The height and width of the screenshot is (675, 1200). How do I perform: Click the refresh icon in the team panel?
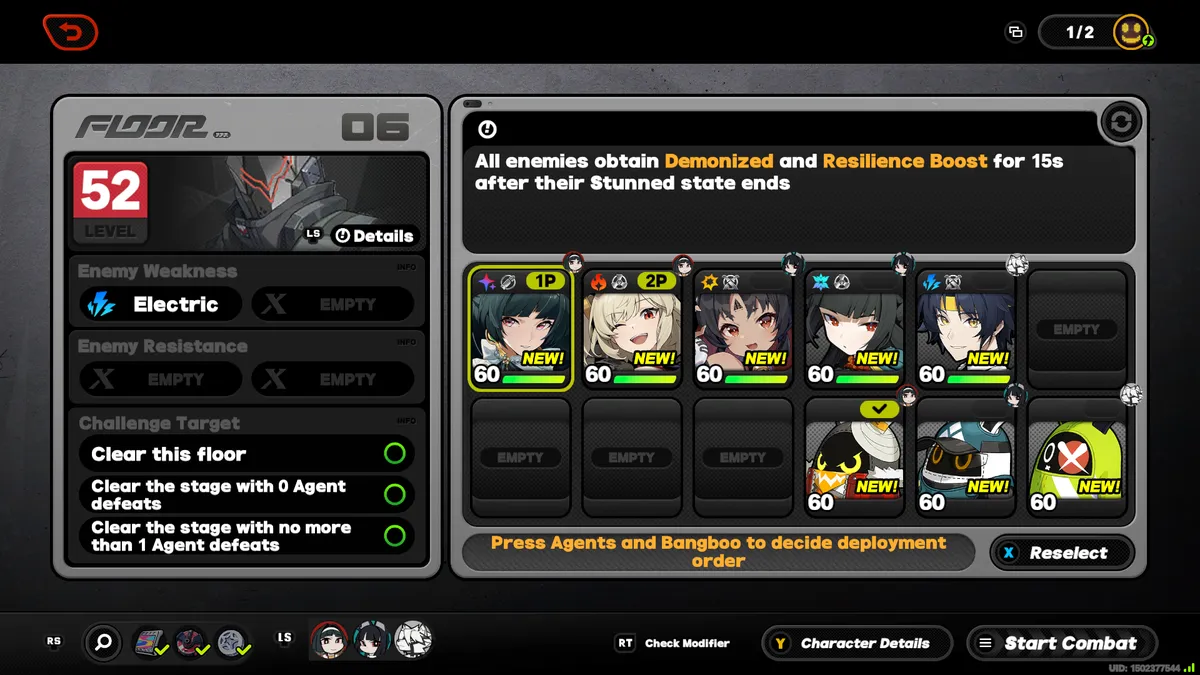coord(1121,123)
